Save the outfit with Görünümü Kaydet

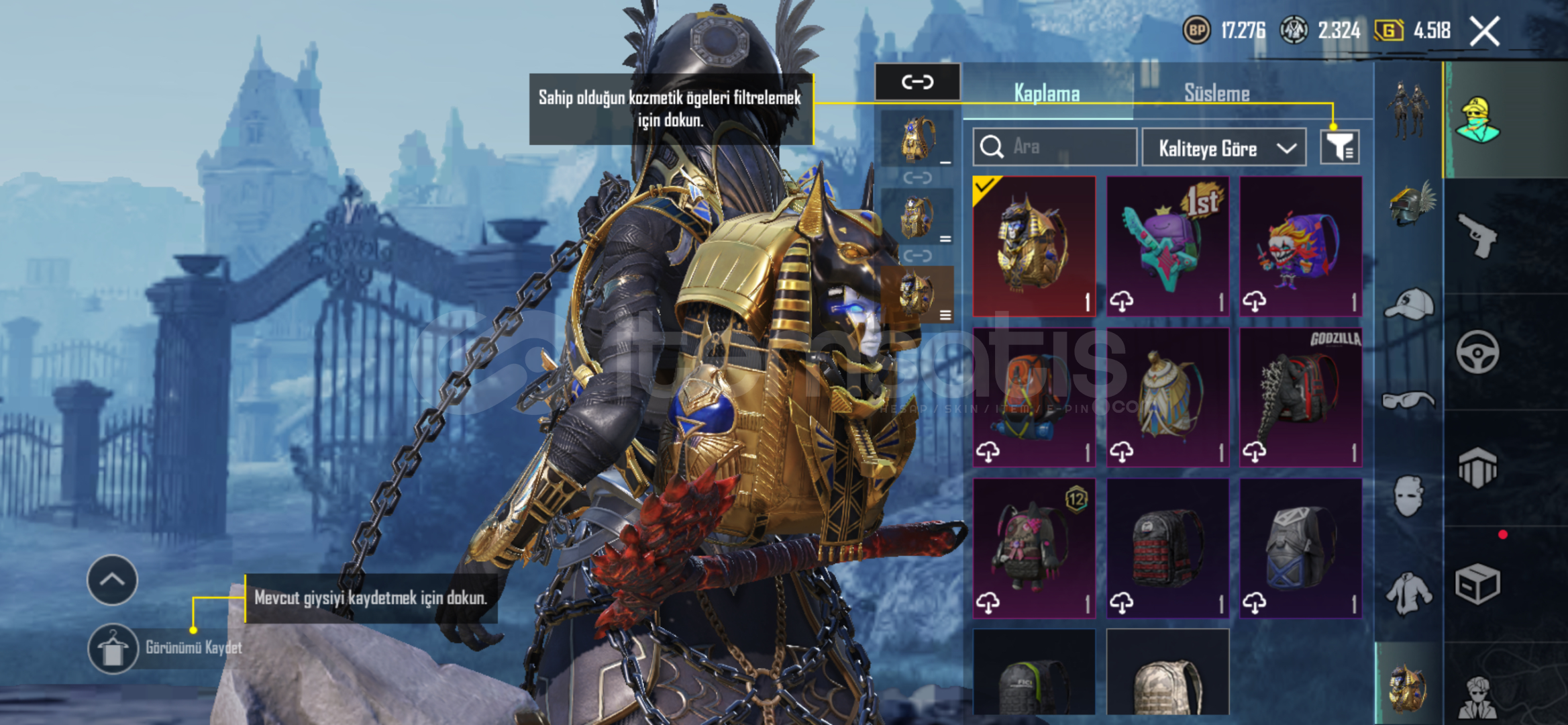[113, 648]
